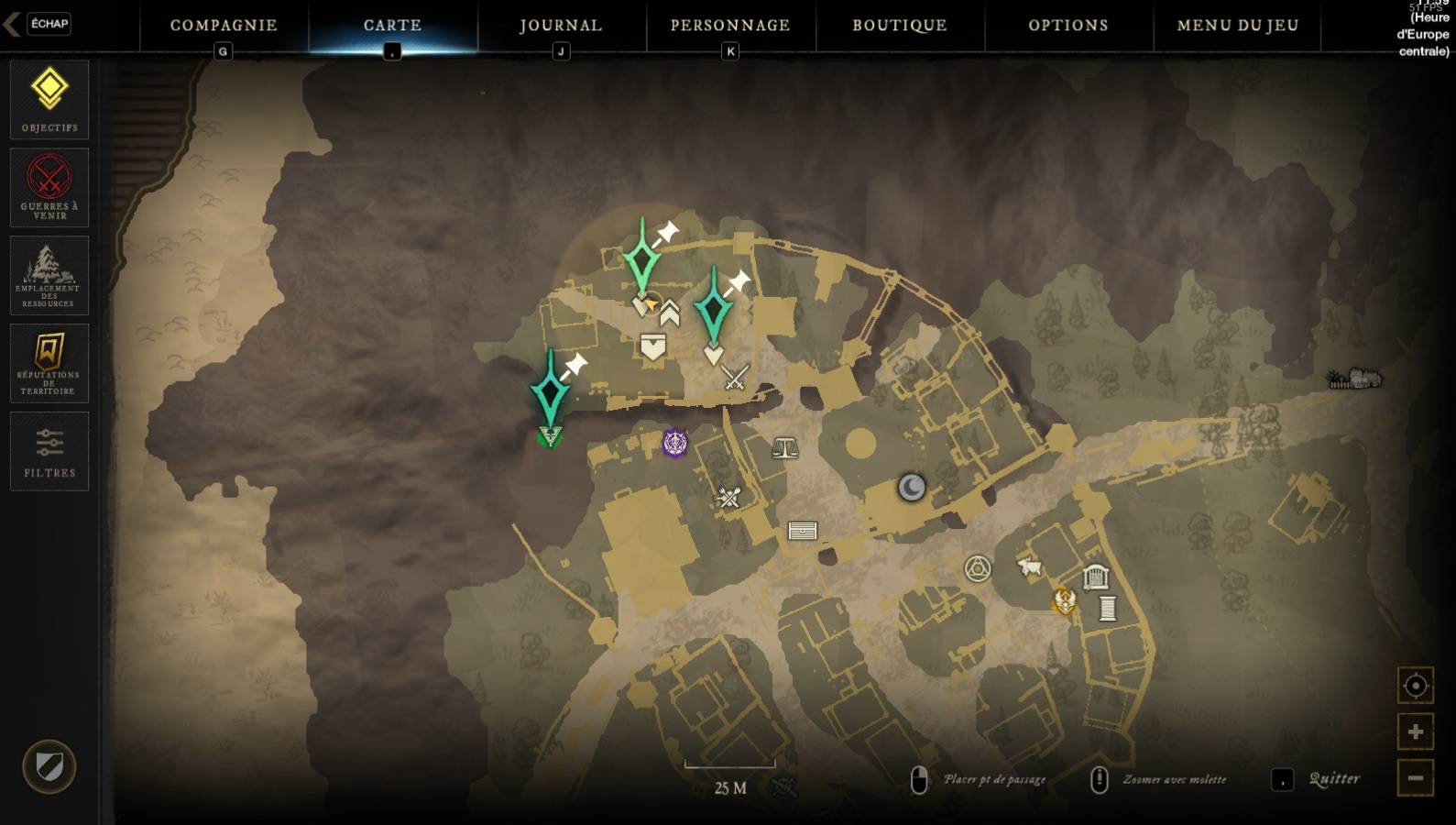Open the Personnage menu
The height and width of the screenshot is (825, 1456).
coord(728,25)
